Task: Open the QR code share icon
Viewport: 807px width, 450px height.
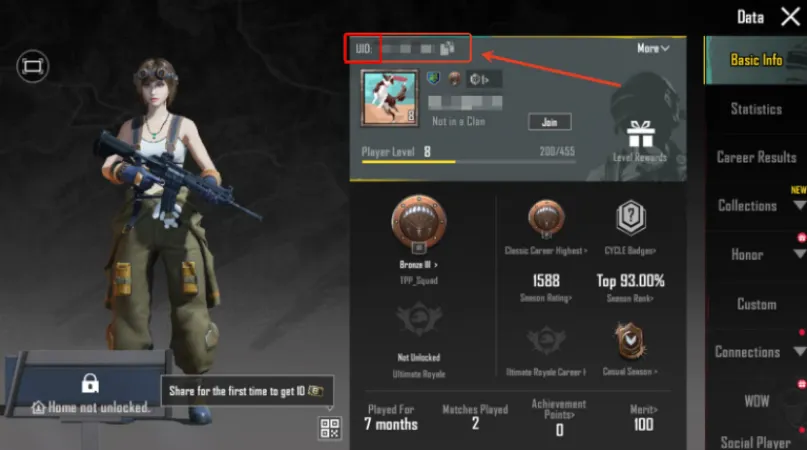Action: (329, 429)
